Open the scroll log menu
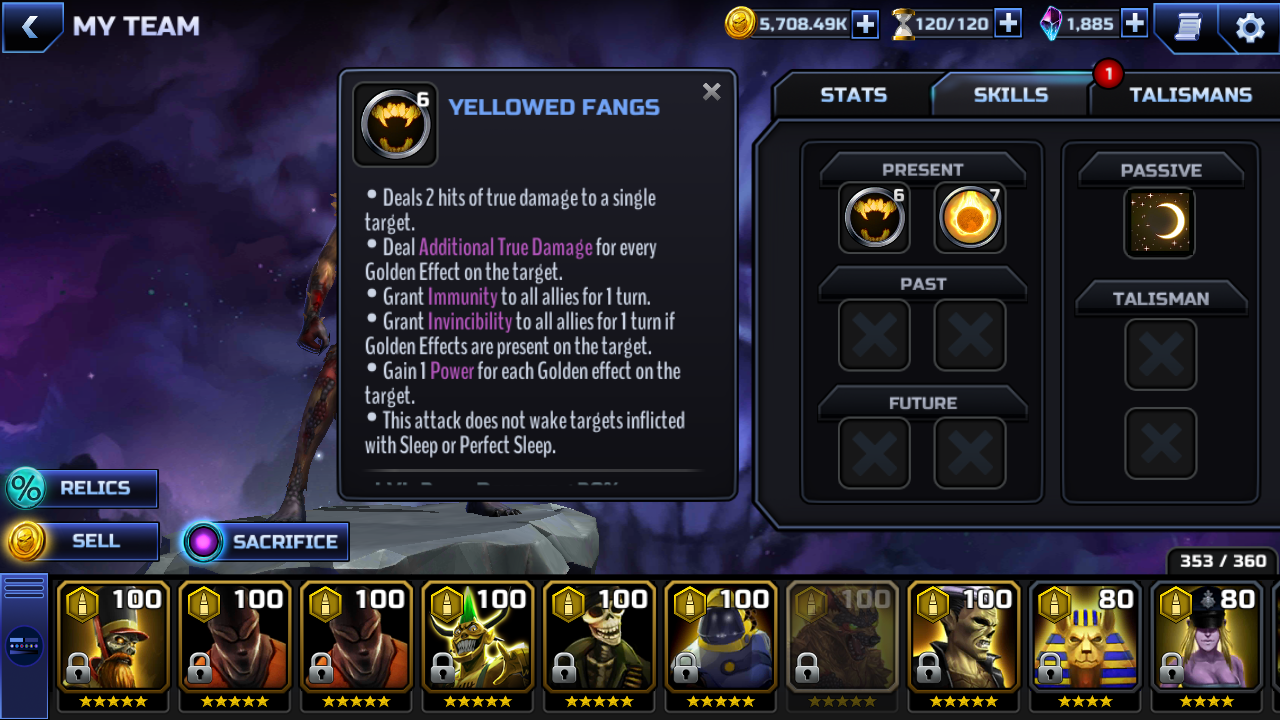This screenshot has height=720, width=1280. tap(1187, 27)
